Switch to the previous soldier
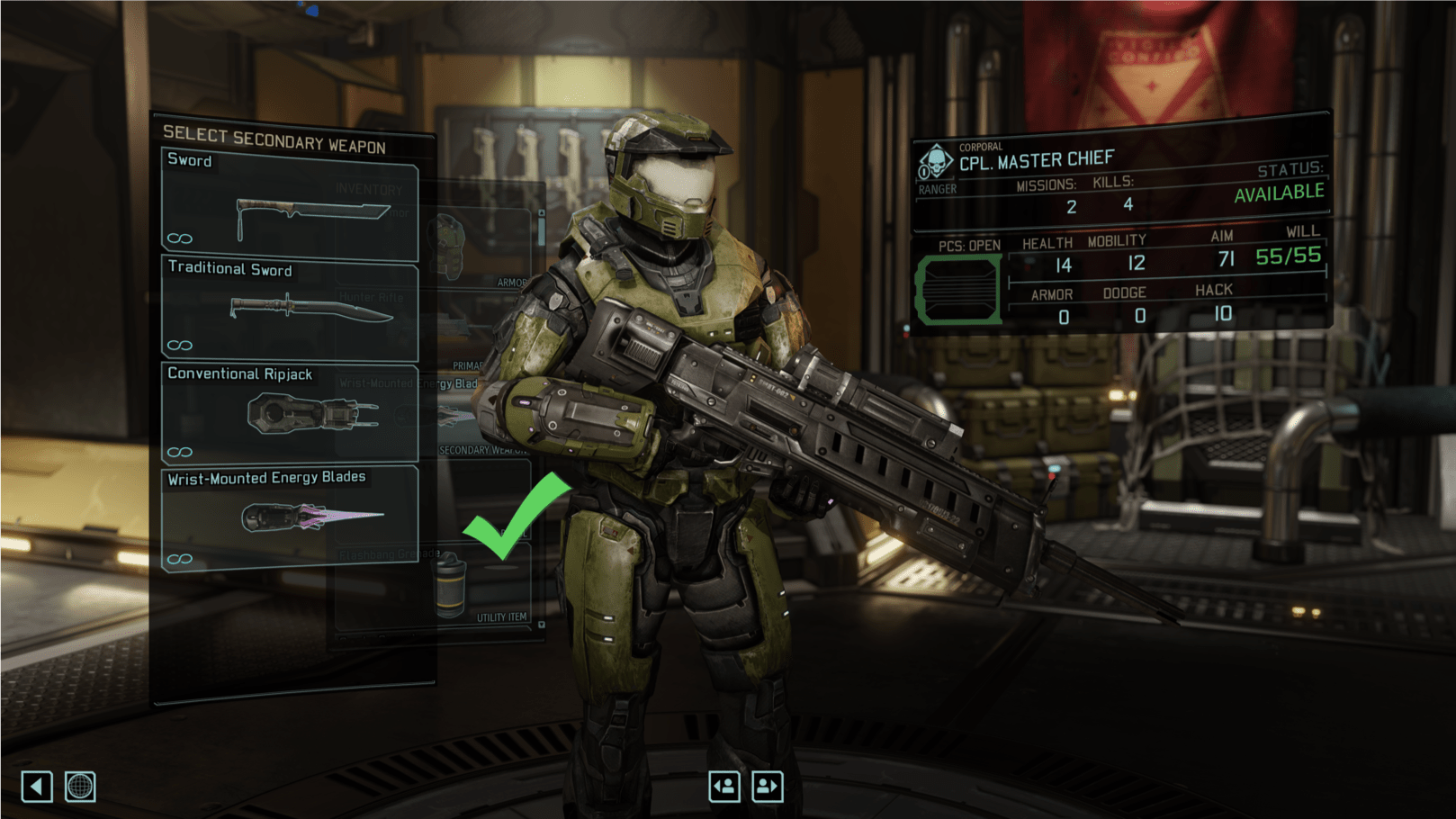The height and width of the screenshot is (819, 1456). coord(724,787)
